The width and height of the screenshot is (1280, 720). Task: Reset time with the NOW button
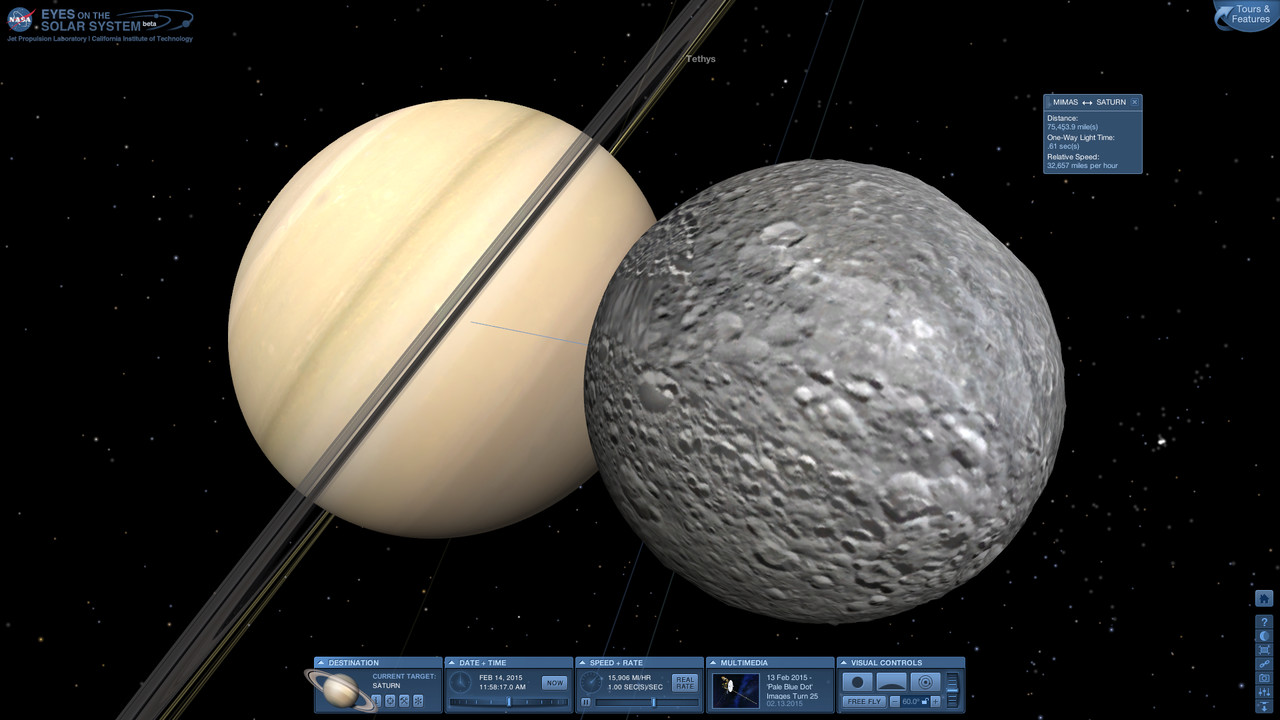tap(553, 683)
